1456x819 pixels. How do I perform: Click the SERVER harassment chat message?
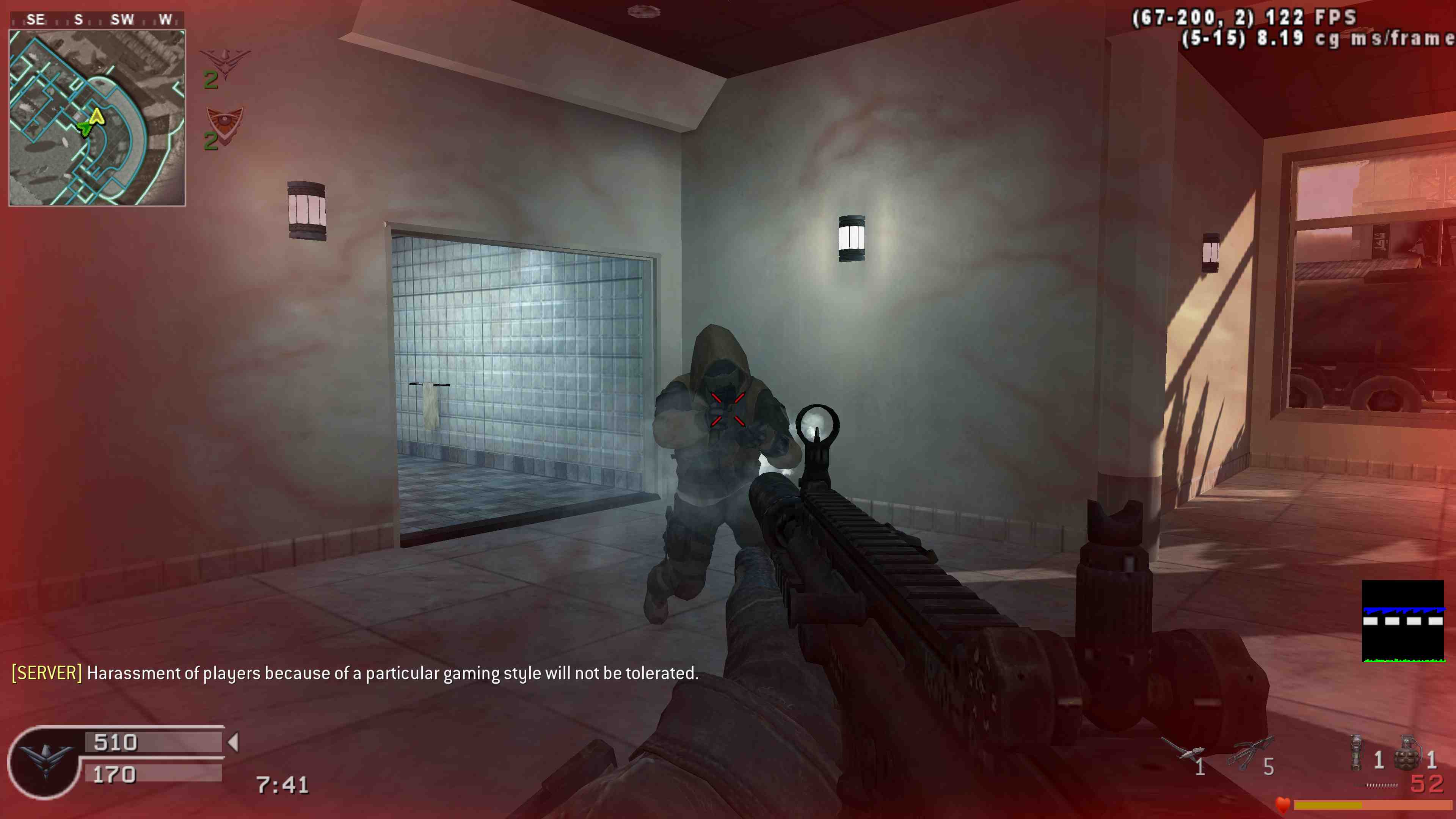point(355,673)
